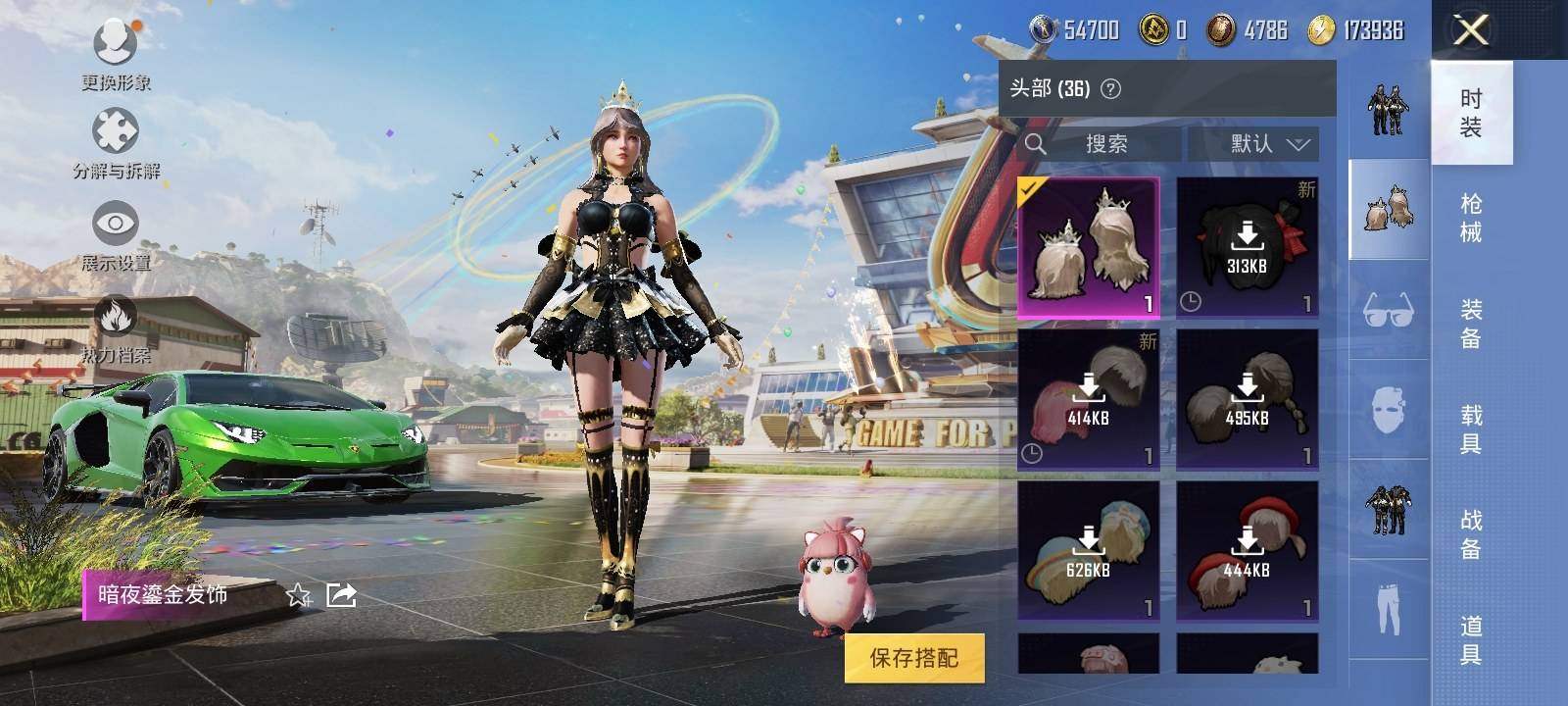Switch to the 枪械 firearms tab

click(x=1471, y=218)
